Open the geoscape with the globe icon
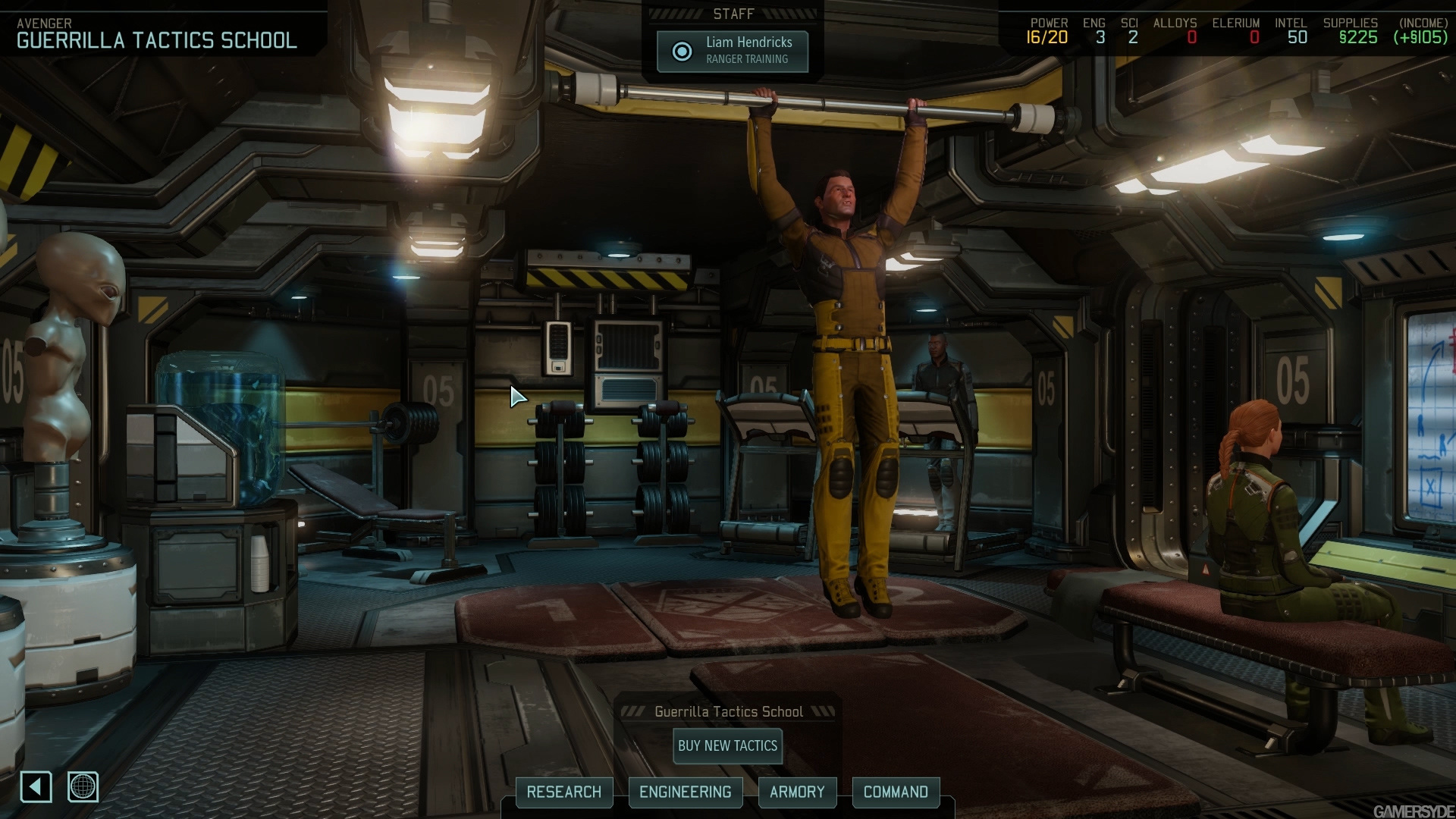Screen dimensions: 1456x819 tap(83, 788)
